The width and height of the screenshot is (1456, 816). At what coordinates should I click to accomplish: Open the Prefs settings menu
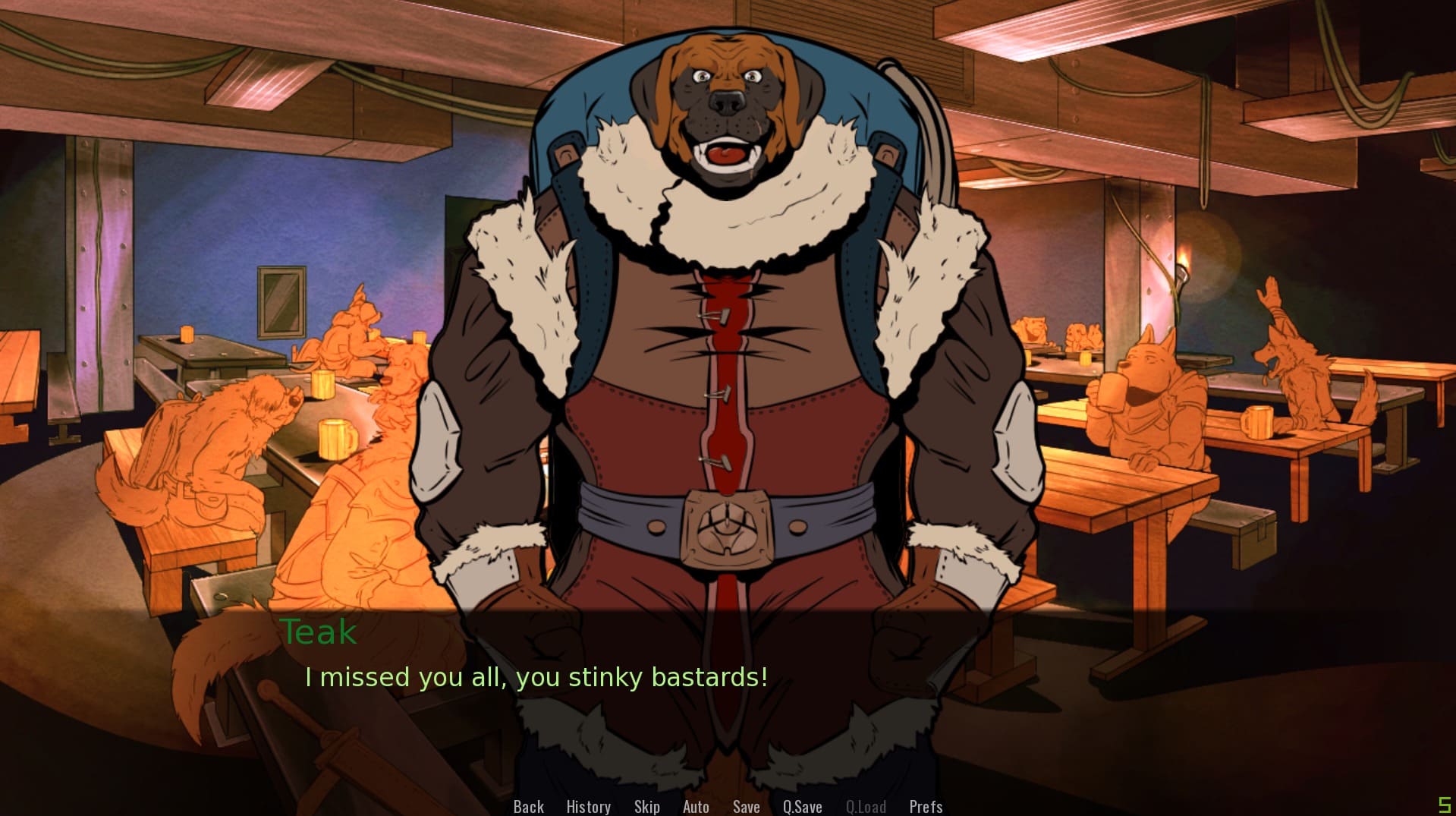click(x=926, y=806)
